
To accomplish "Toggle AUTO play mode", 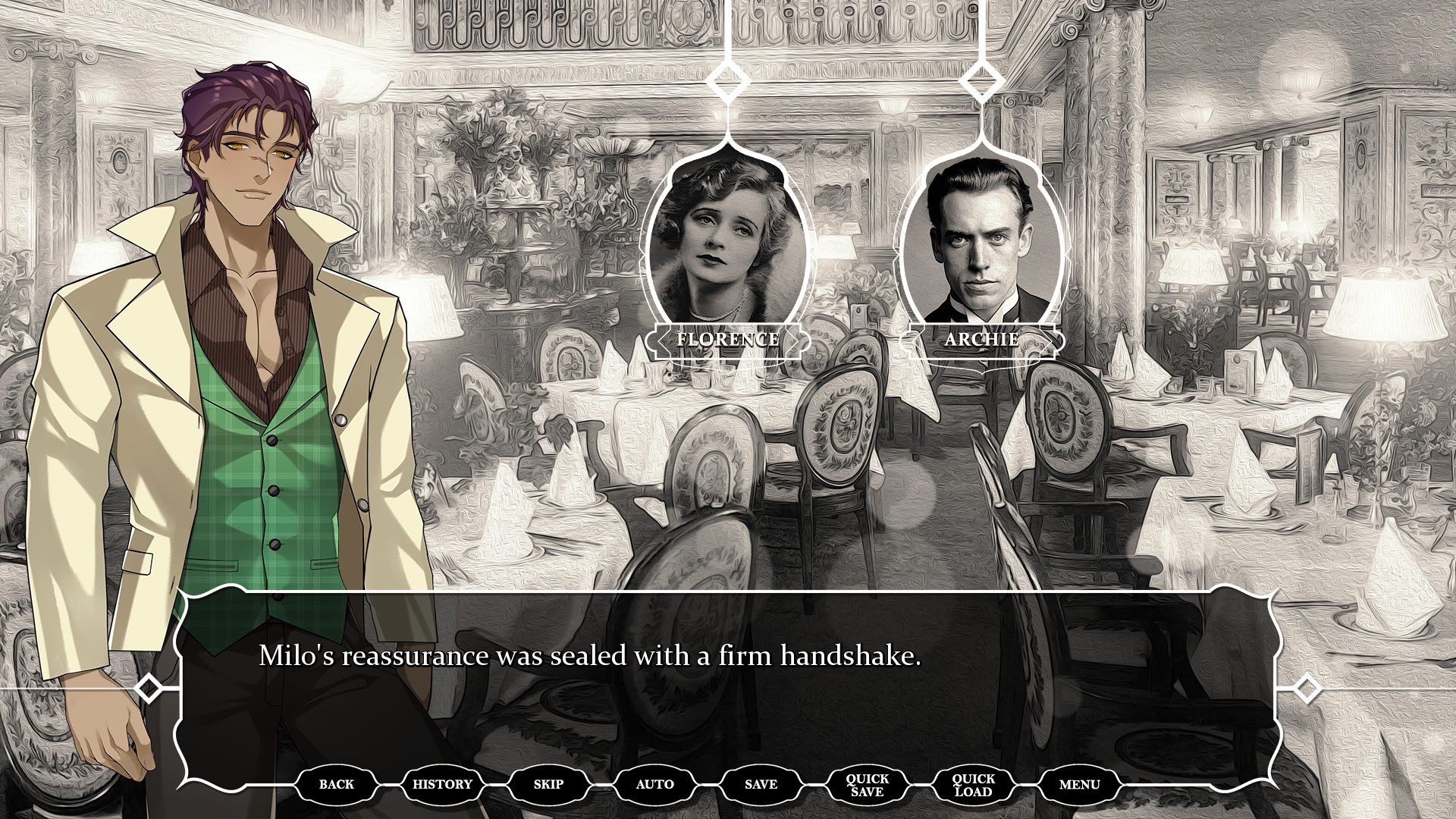I will (654, 784).
